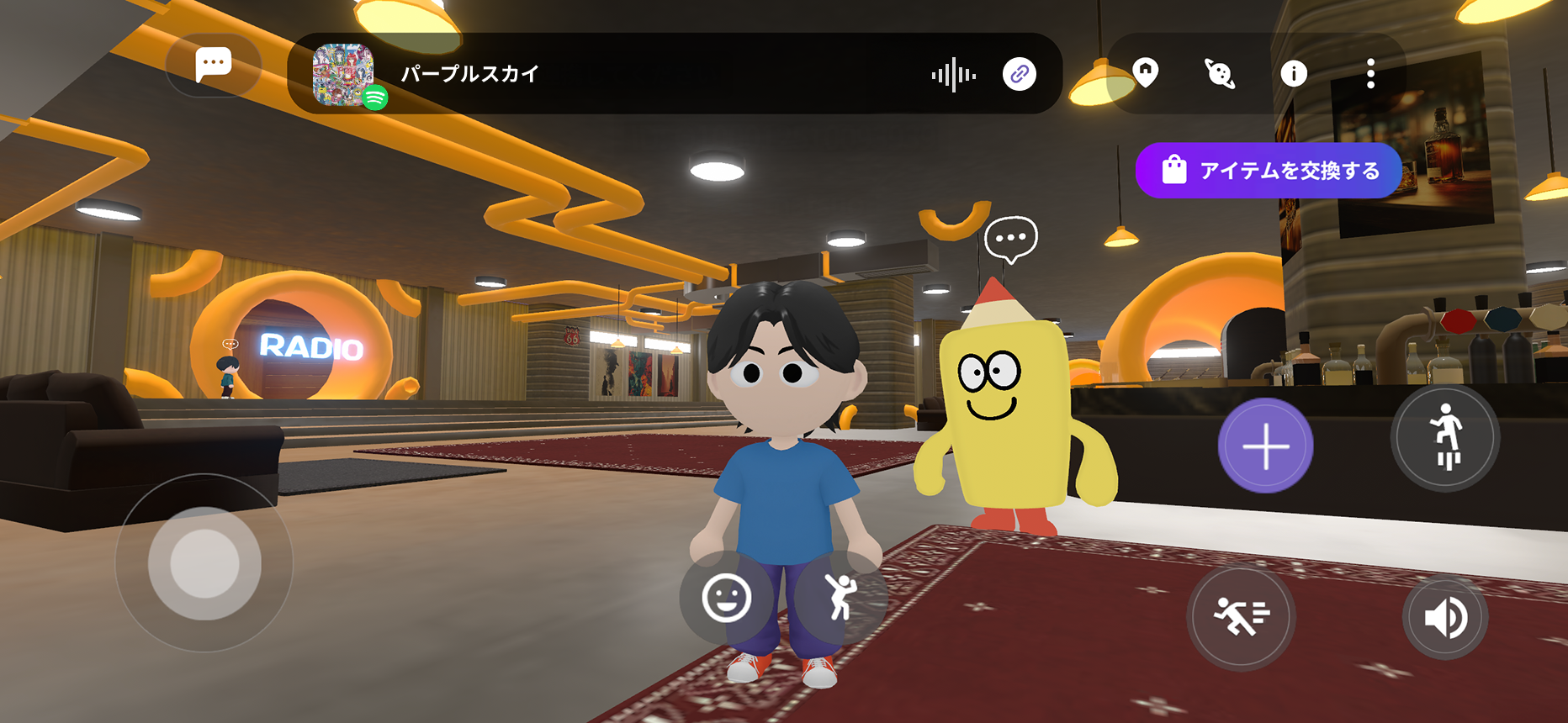
Task: Select the アイテムを交換する button
Action: pos(1269,171)
